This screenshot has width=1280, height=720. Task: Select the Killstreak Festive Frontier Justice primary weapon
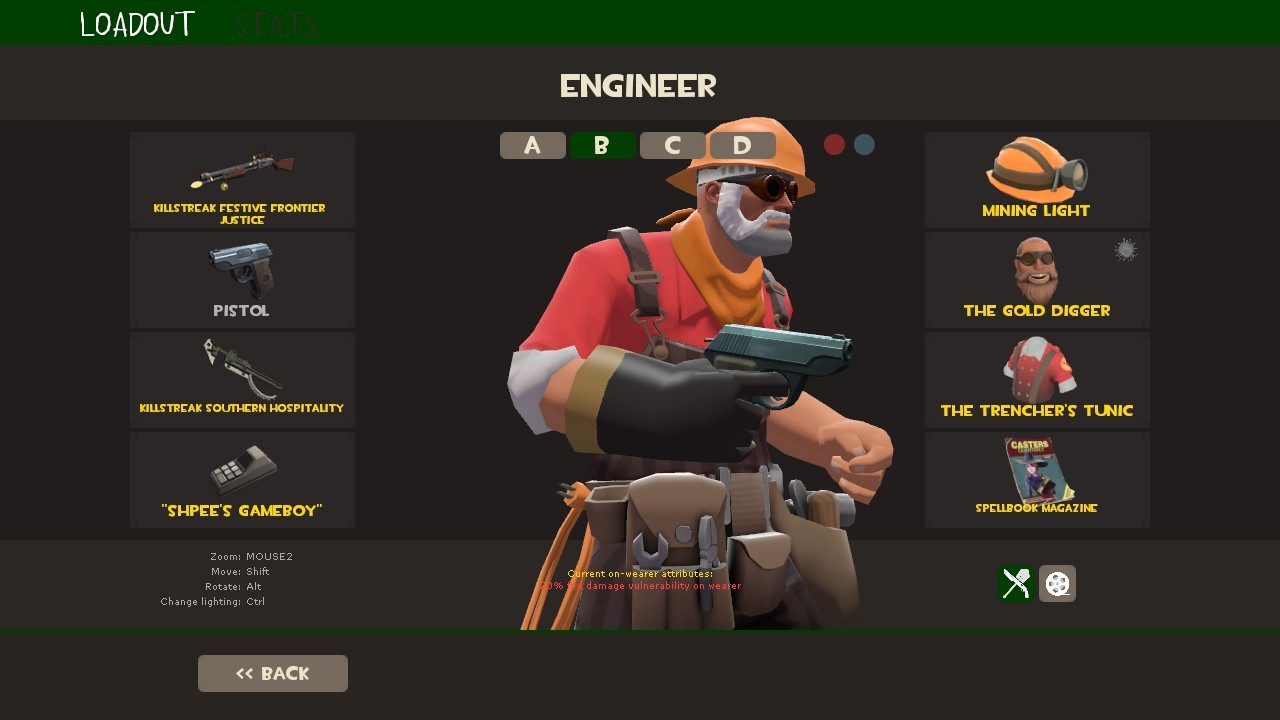coord(241,180)
